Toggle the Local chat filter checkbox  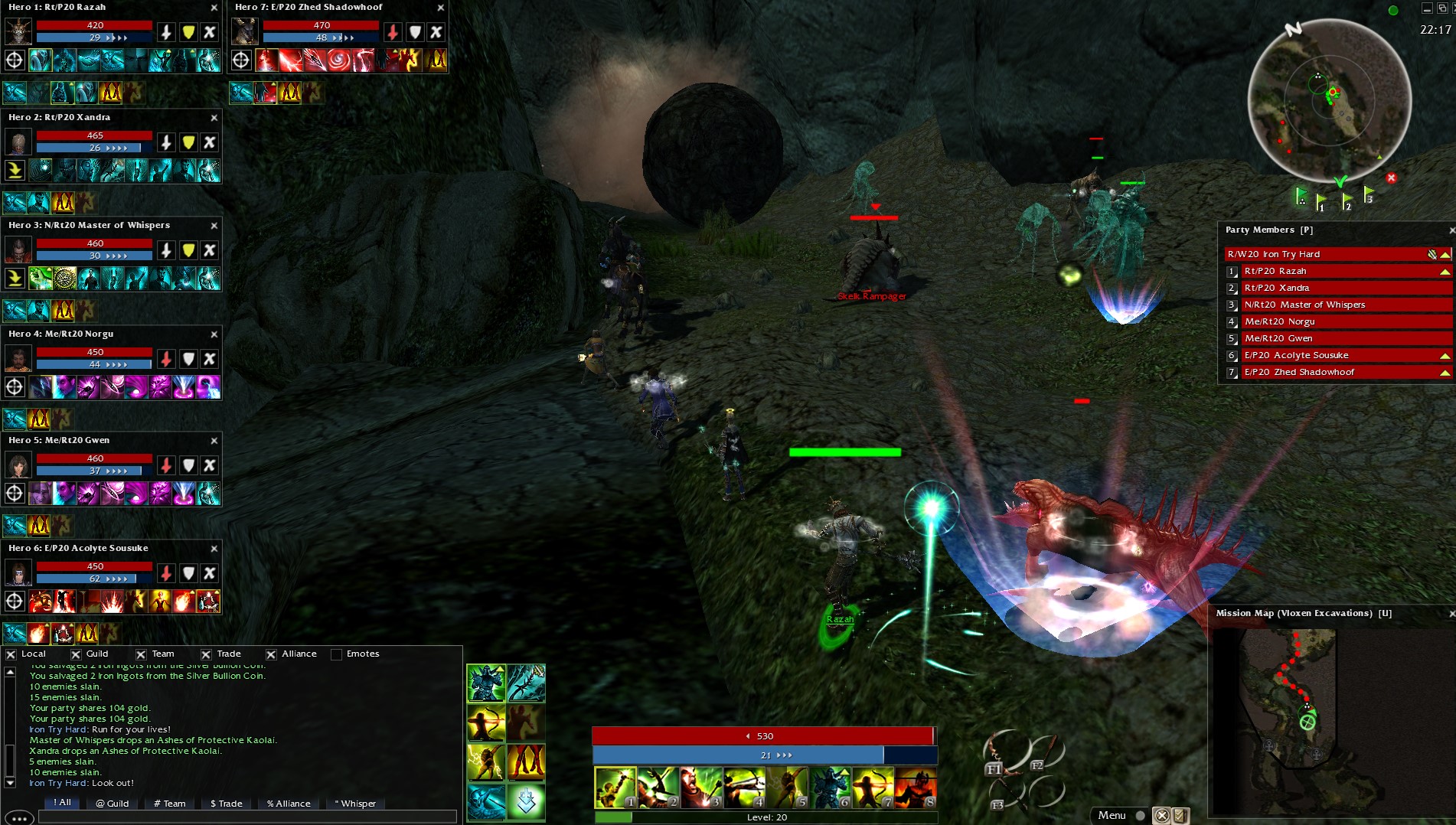[11, 654]
